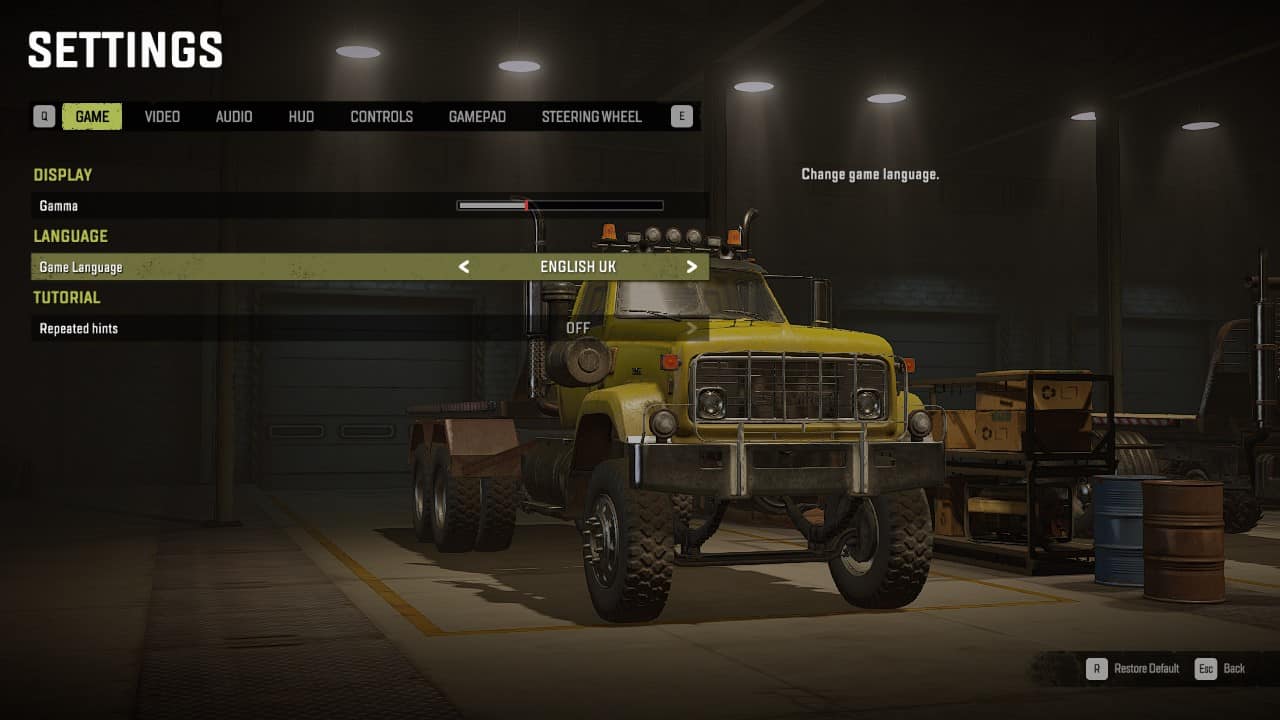Show the HUD settings tab
The height and width of the screenshot is (720, 1280).
[x=301, y=117]
